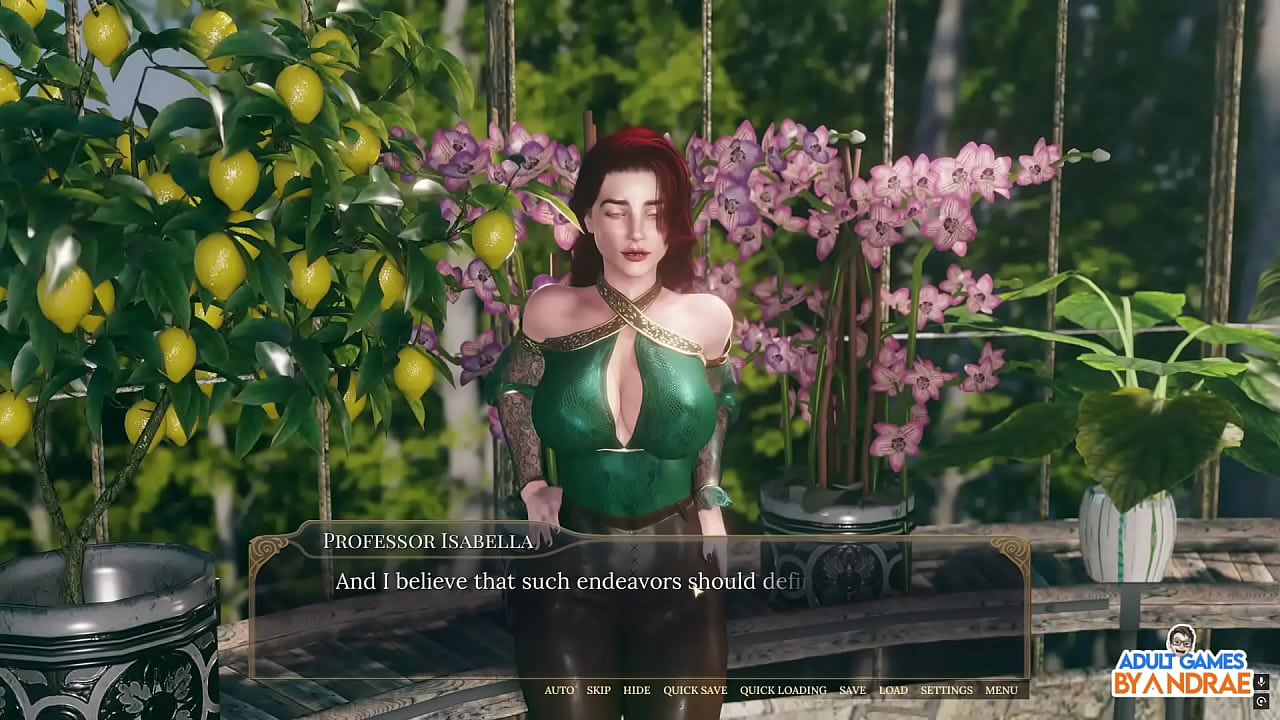
Task: Open the Save screen
Action: click(852, 690)
